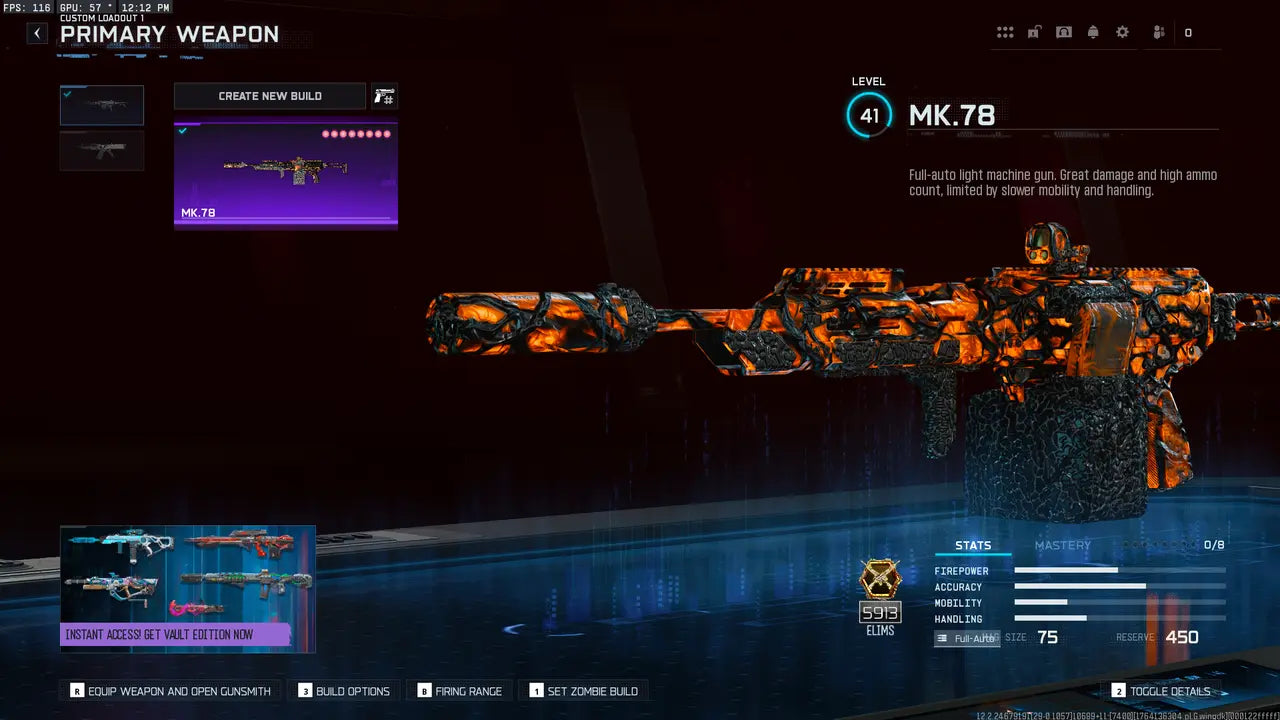Click the unlock padlock icon
1280x720 pixels.
point(1034,33)
